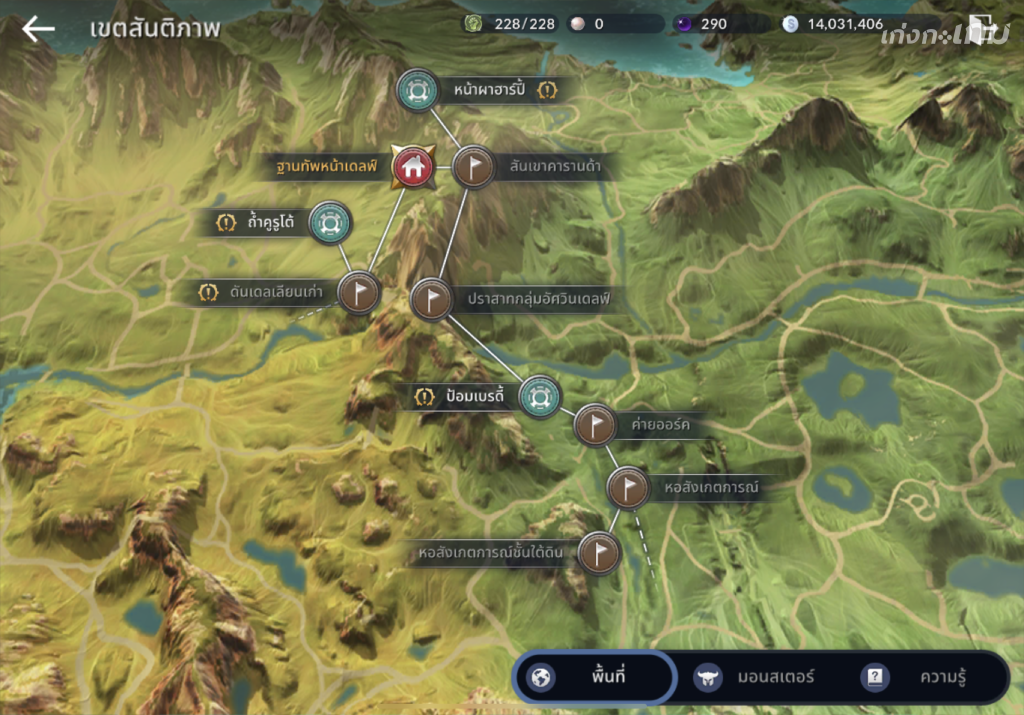The height and width of the screenshot is (715, 1024).
Task: Select the ป้อมเบรดี้ teleport marker
Action: pyautogui.click(x=540, y=397)
